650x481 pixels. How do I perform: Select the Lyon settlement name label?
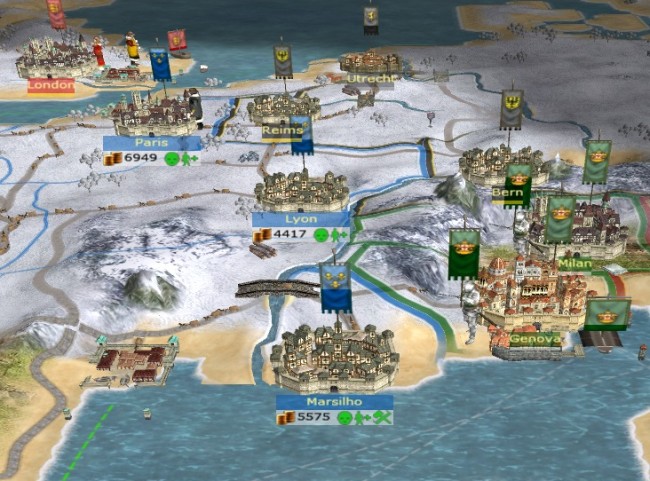300,219
